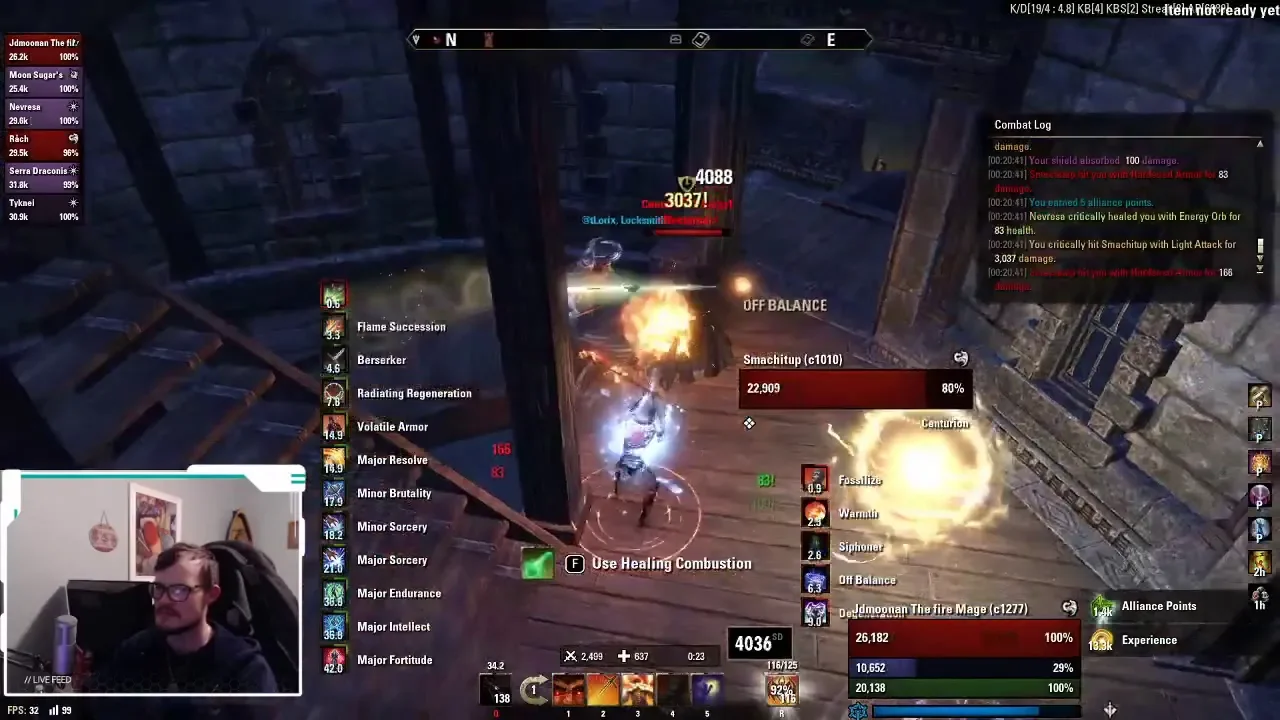Click the Fossilize debuff icon on target
The height and width of the screenshot is (720, 1280).
pos(815,480)
